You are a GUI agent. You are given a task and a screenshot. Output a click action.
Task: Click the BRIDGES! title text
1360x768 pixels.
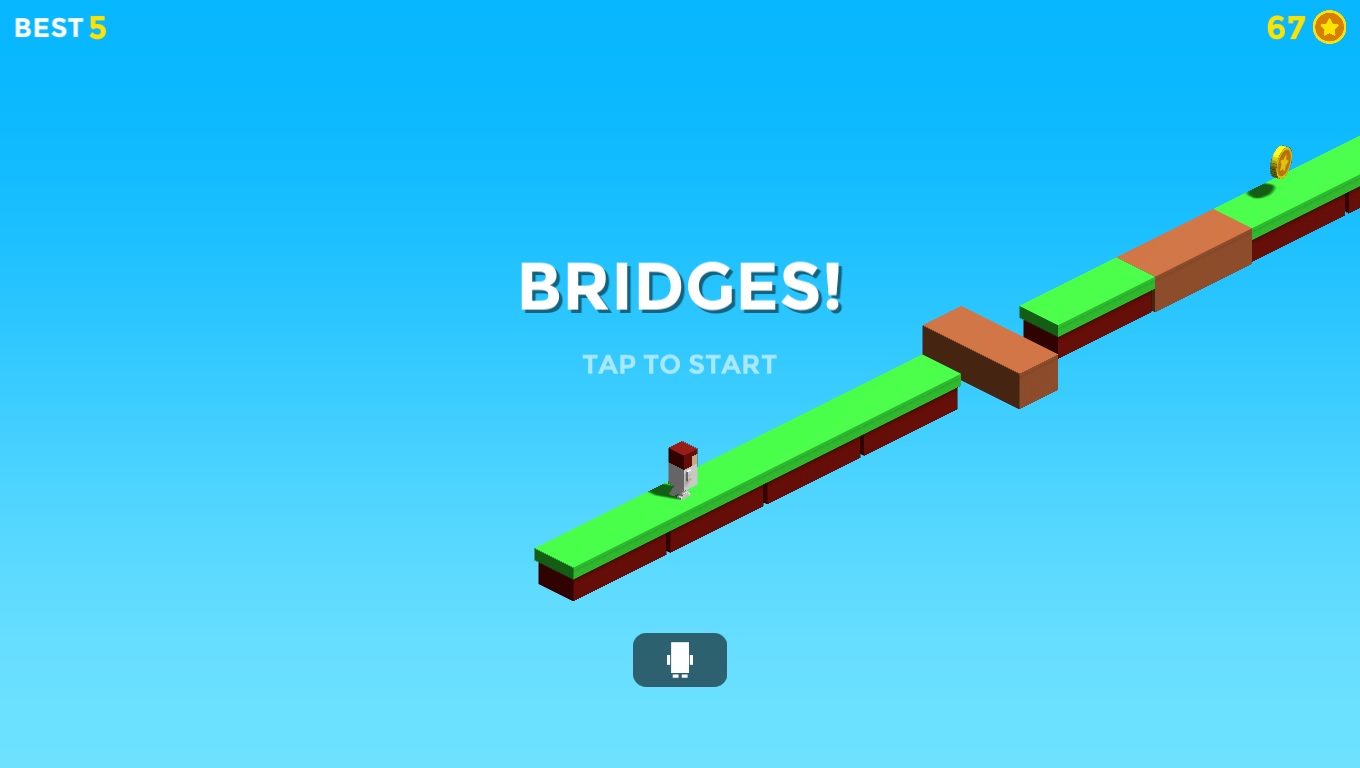(680, 288)
